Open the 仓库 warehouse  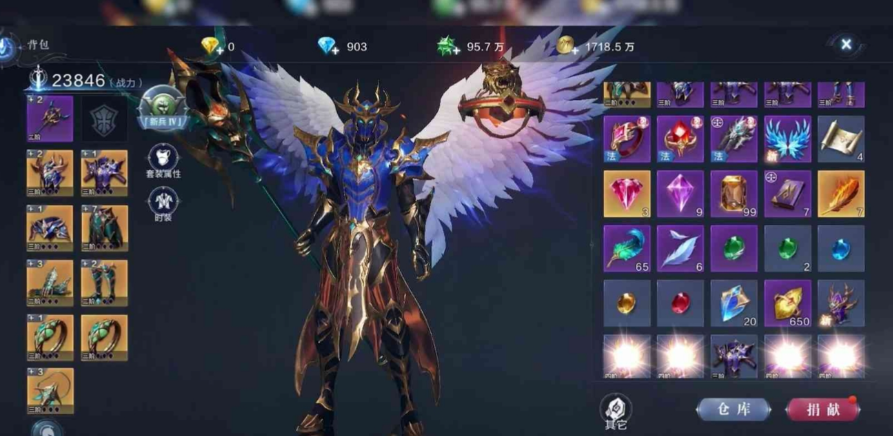[x=733, y=409]
